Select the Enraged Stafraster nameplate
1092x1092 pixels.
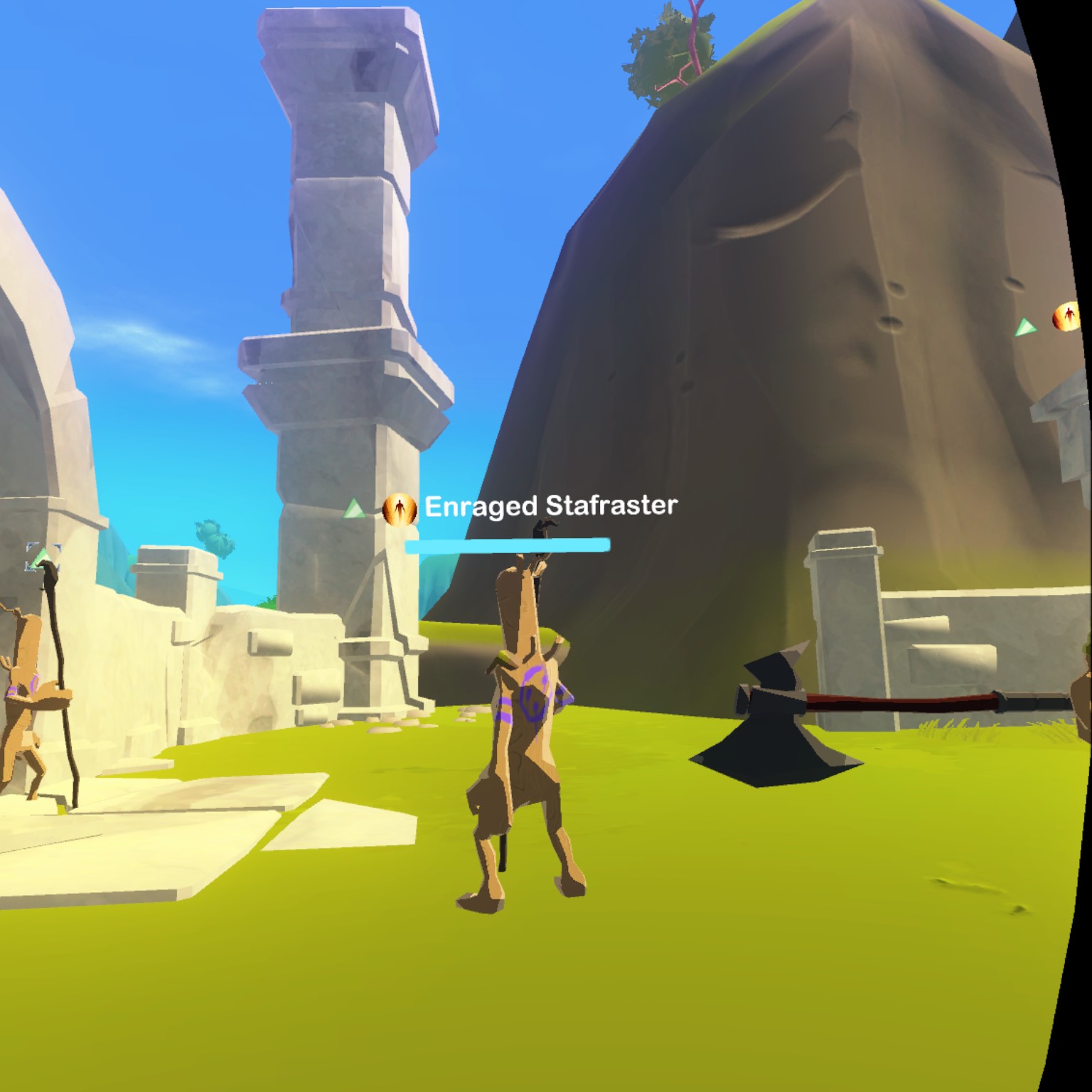pos(550,506)
